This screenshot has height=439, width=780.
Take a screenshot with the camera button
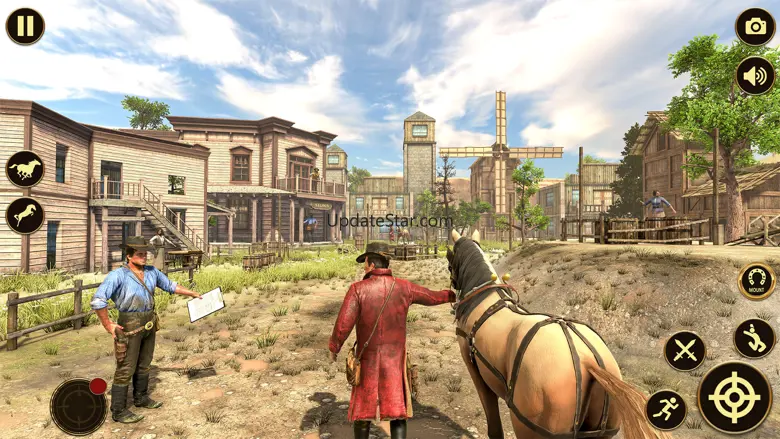tap(755, 26)
